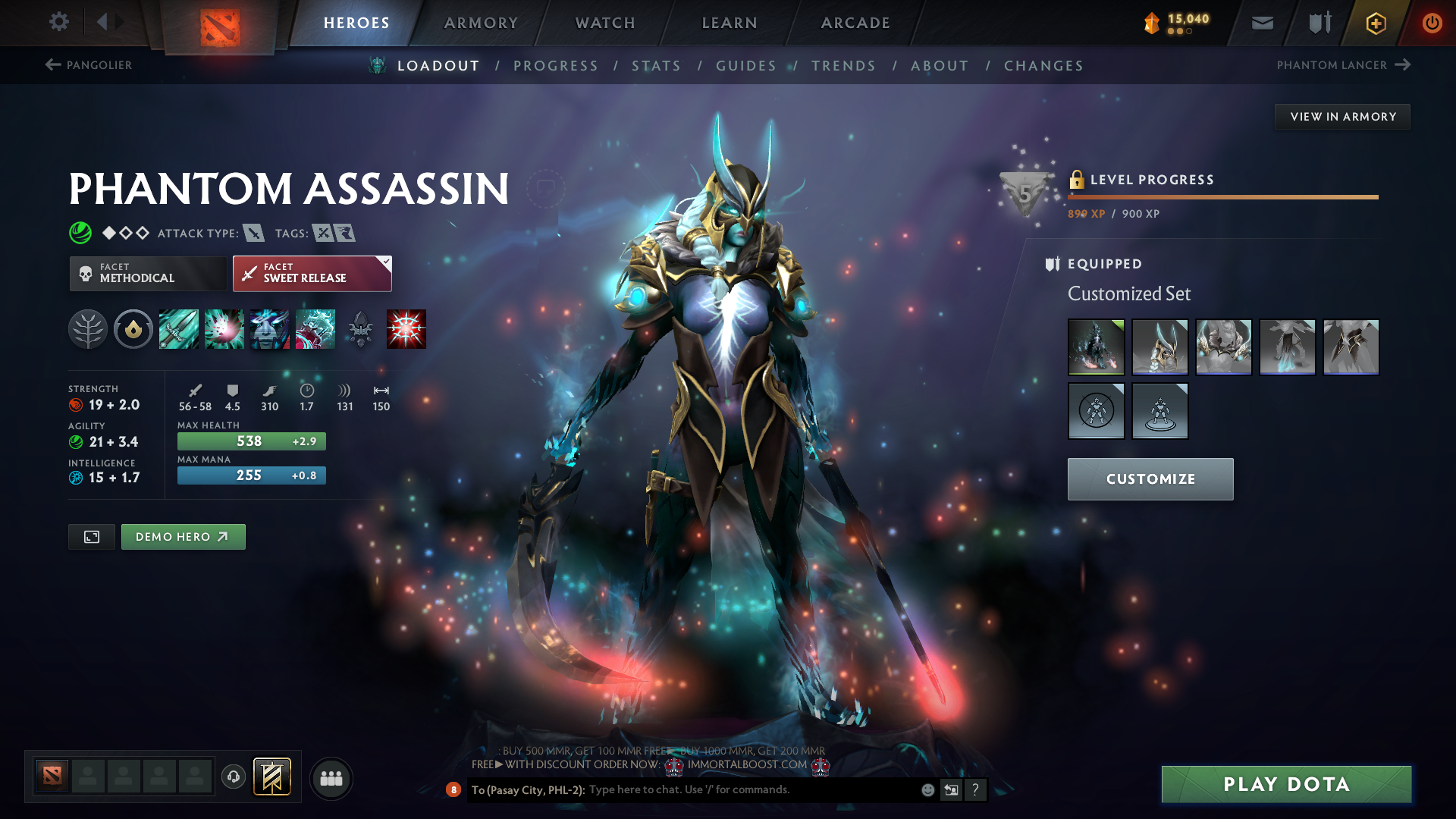Select the Methodical facet
The image size is (1456, 819).
point(148,273)
